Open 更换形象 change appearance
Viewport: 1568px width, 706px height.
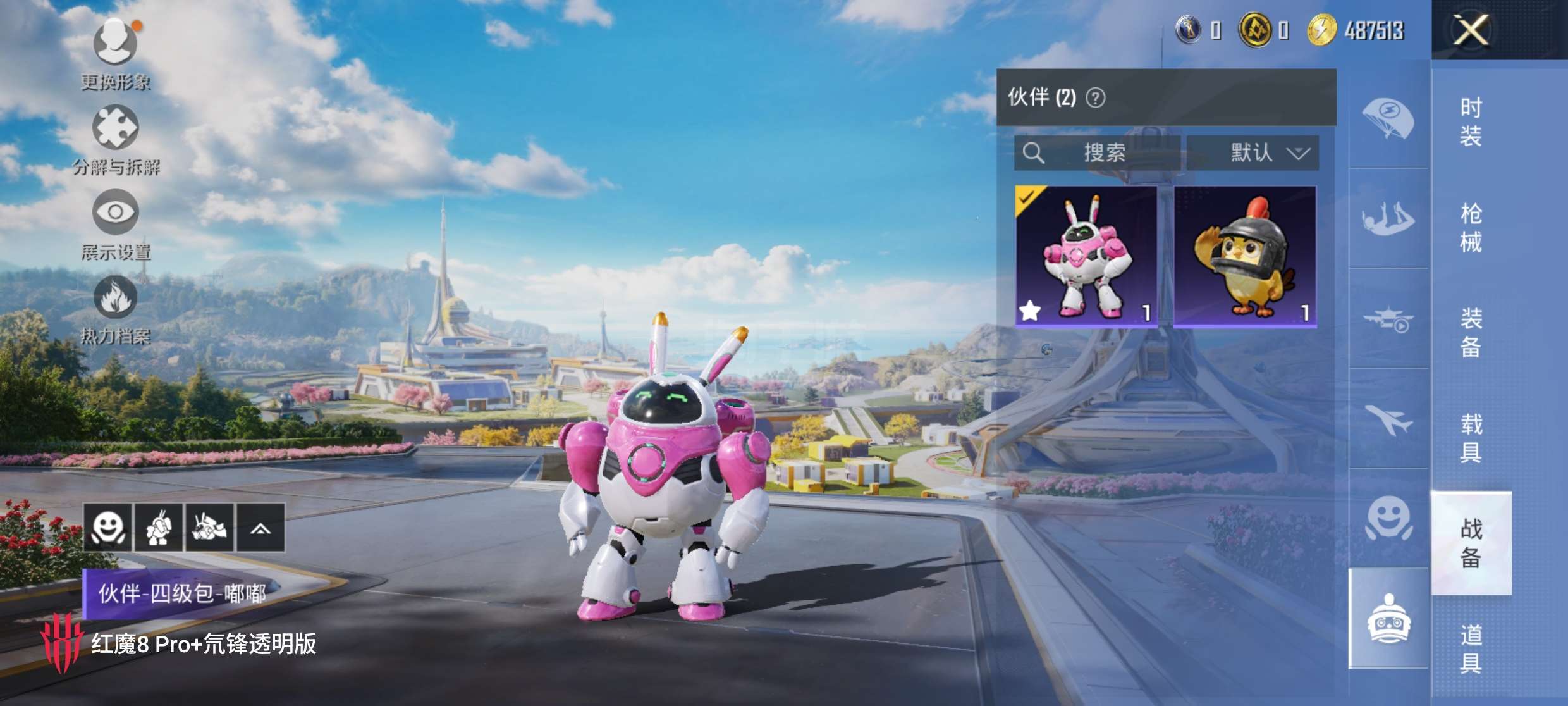tap(116, 44)
